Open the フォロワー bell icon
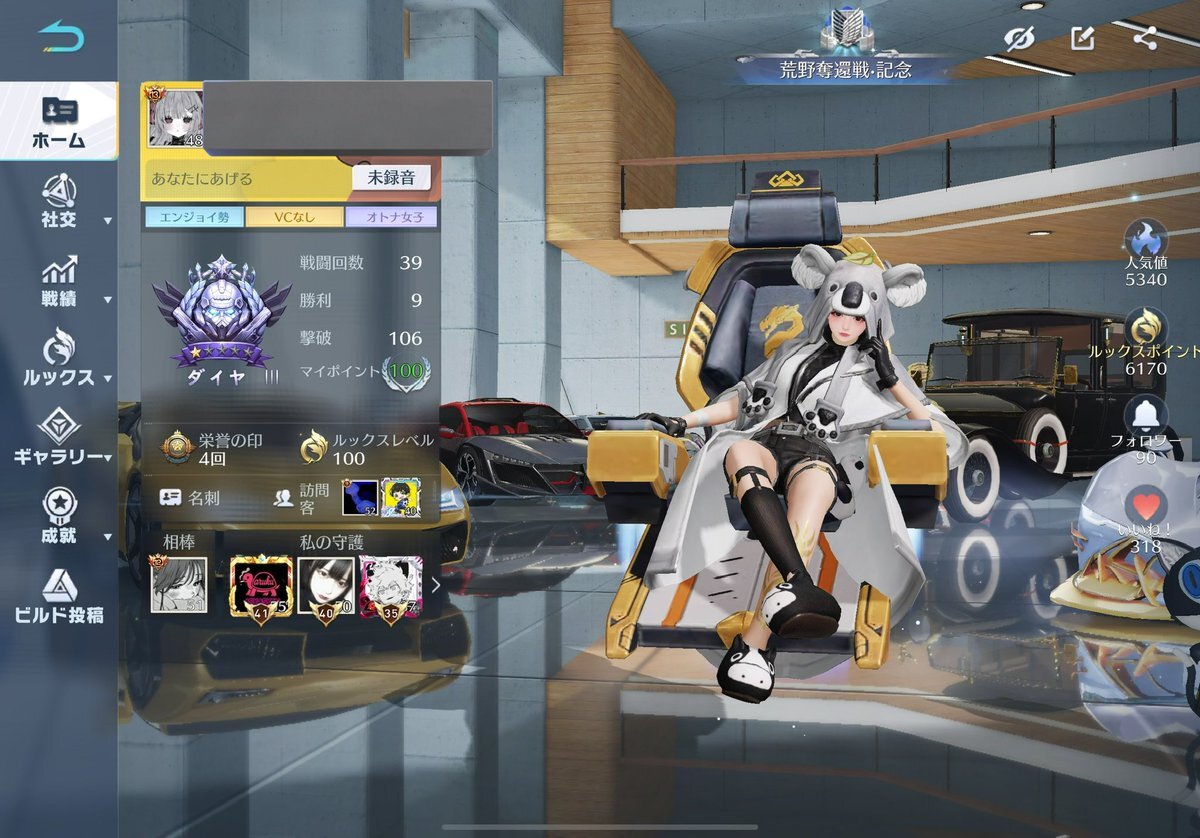1200x838 pixels. (x=1145, y=417)
